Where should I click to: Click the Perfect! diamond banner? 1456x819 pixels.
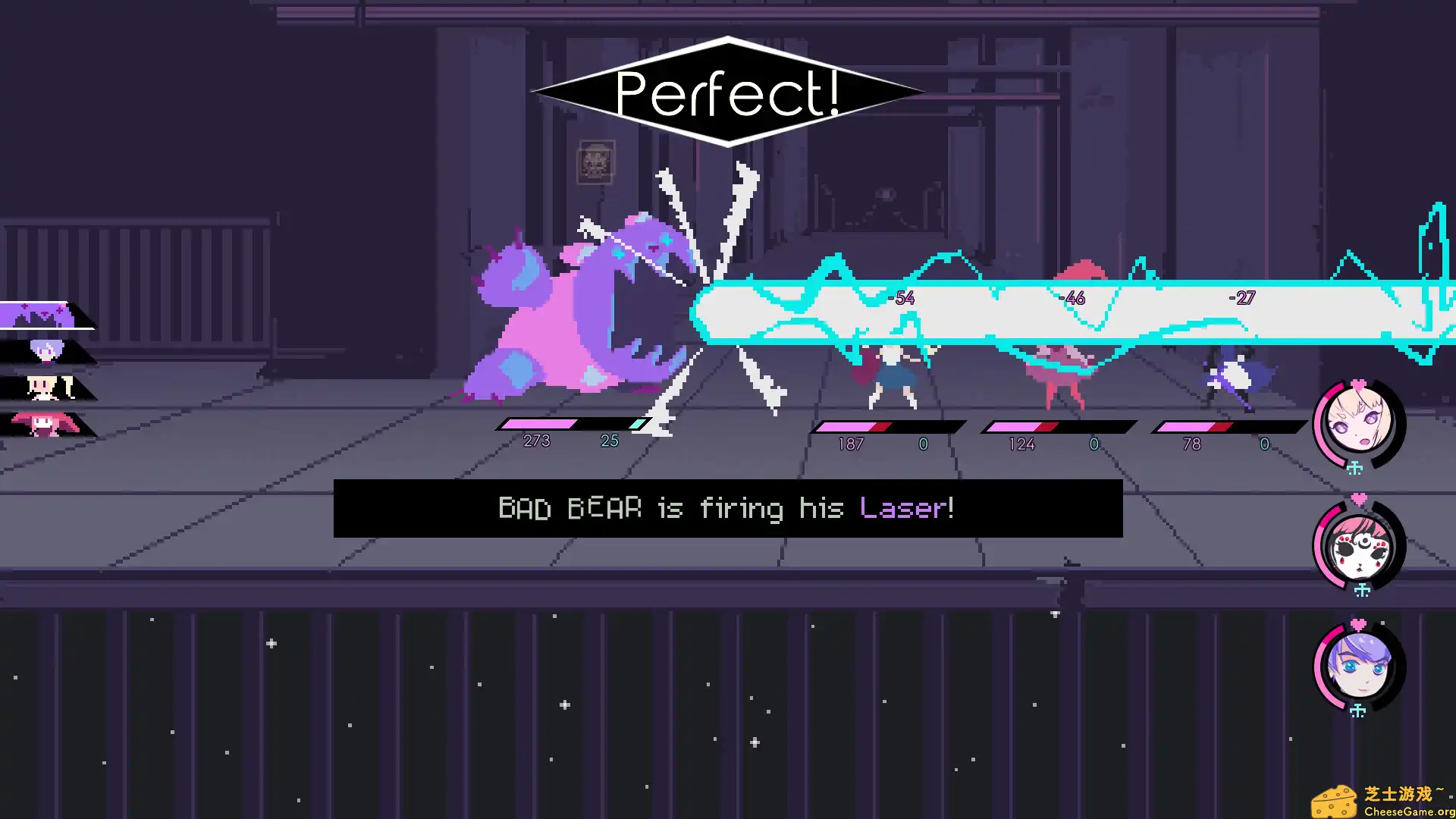(726, 91)
